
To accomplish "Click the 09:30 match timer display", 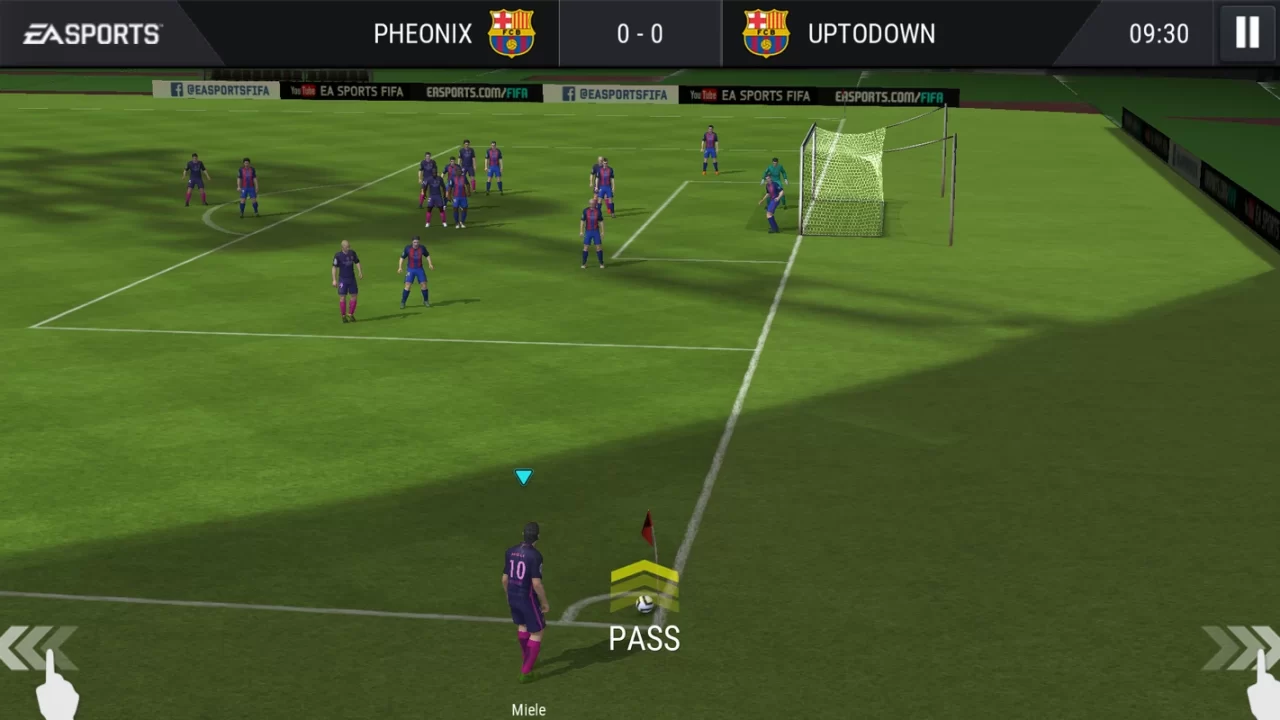I will [1159, 33].
